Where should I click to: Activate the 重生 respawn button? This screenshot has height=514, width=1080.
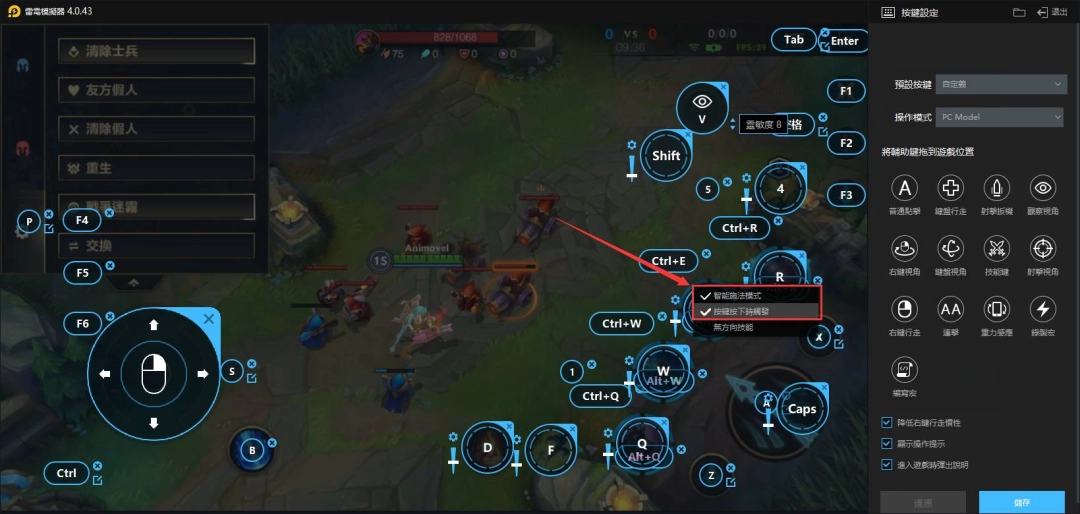click(156, 167)
